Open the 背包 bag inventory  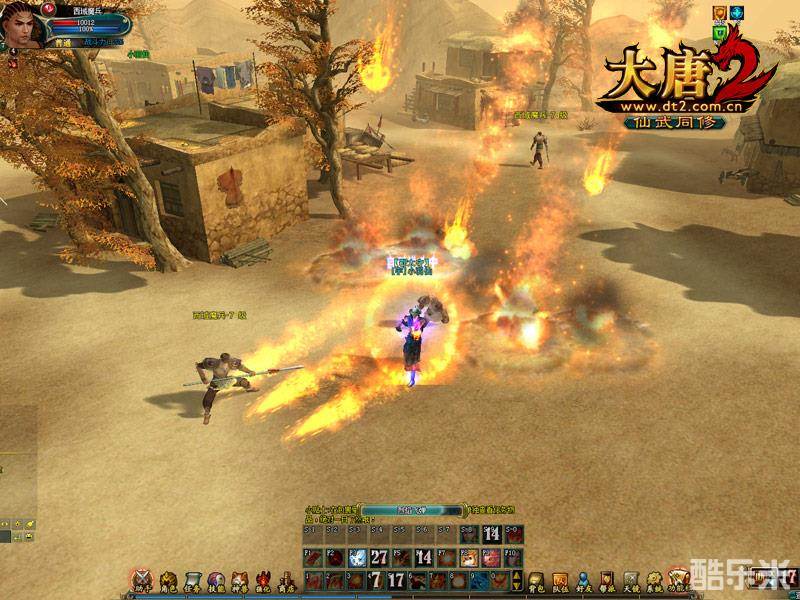pos(536,580)
